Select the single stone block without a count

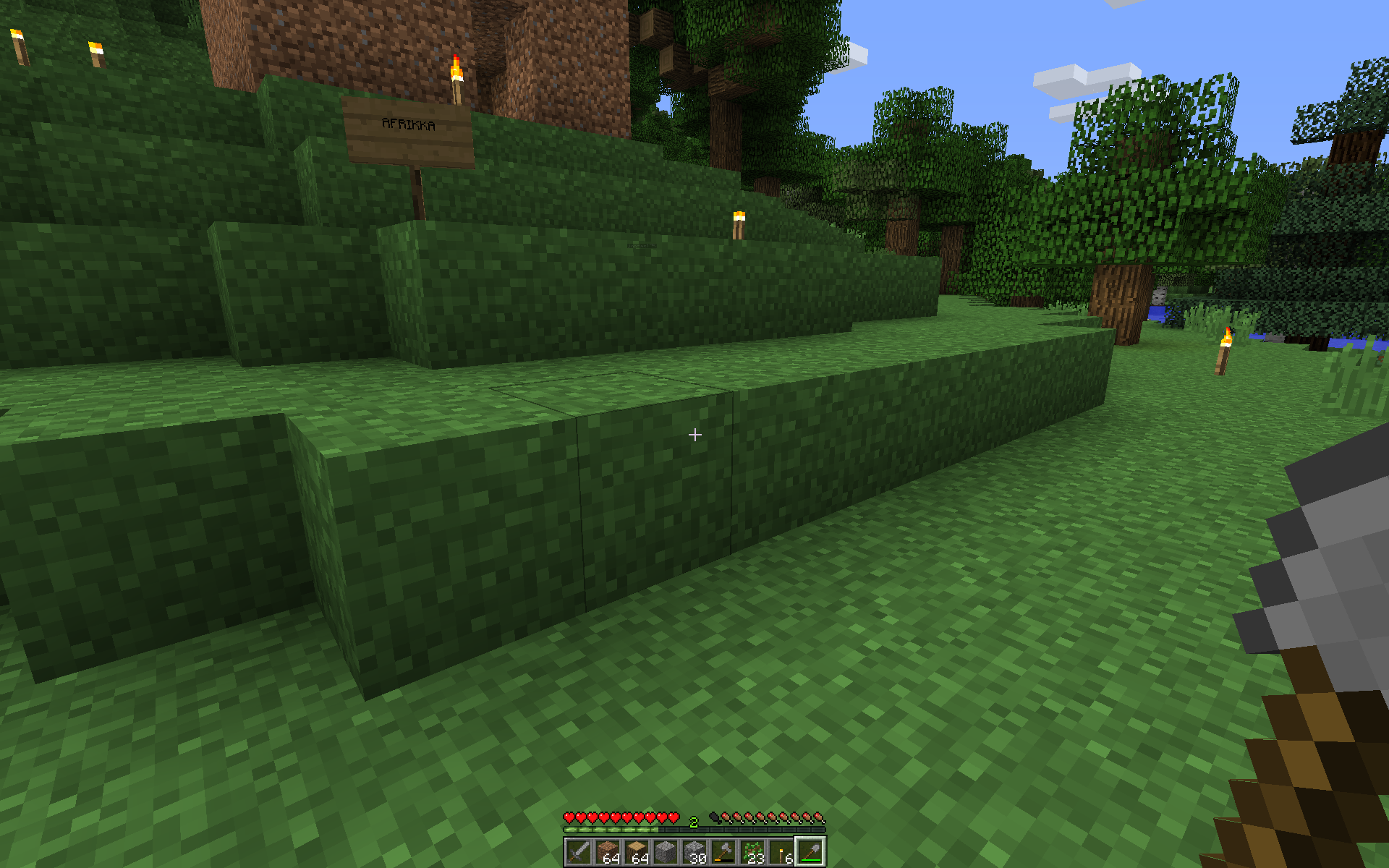(666, 852)
